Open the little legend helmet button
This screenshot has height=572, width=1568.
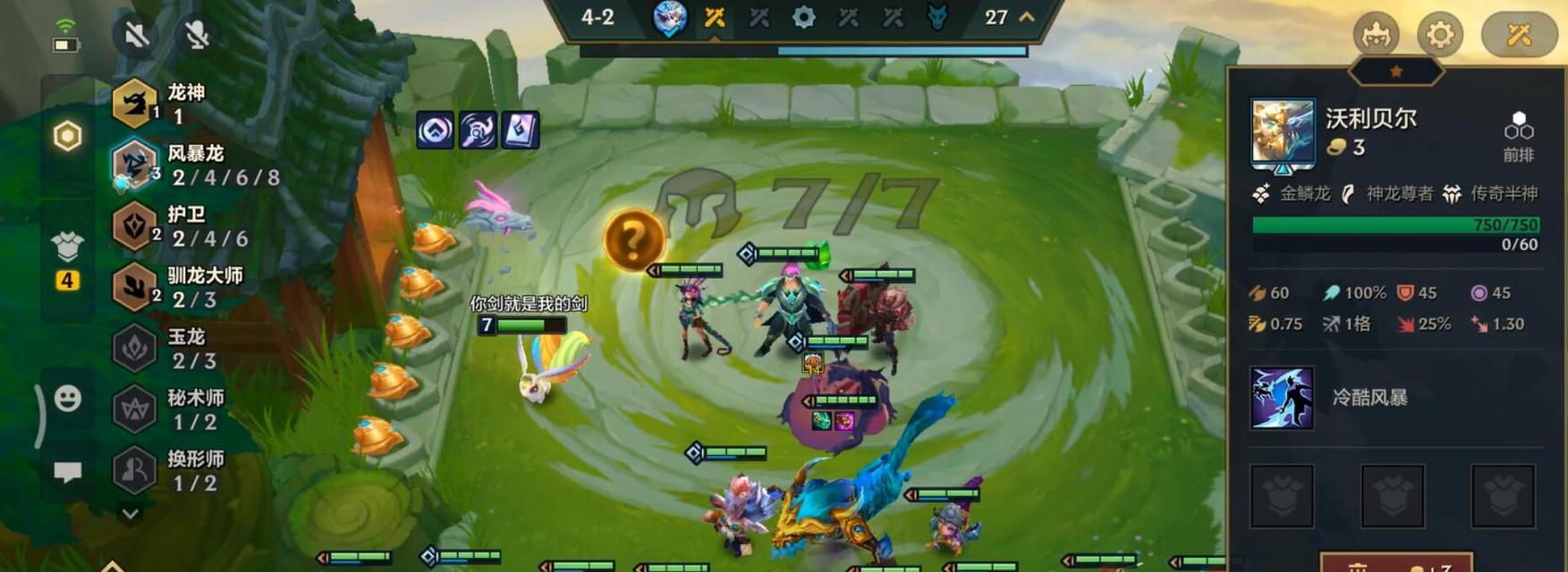tap(1376, 35)
